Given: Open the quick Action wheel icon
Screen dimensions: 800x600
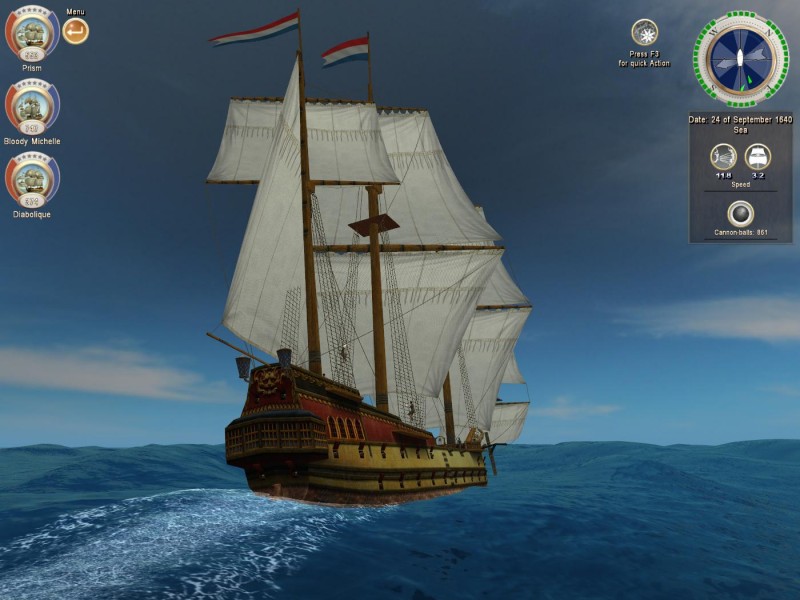Looking at the screenshot, I should pos(644,32).
